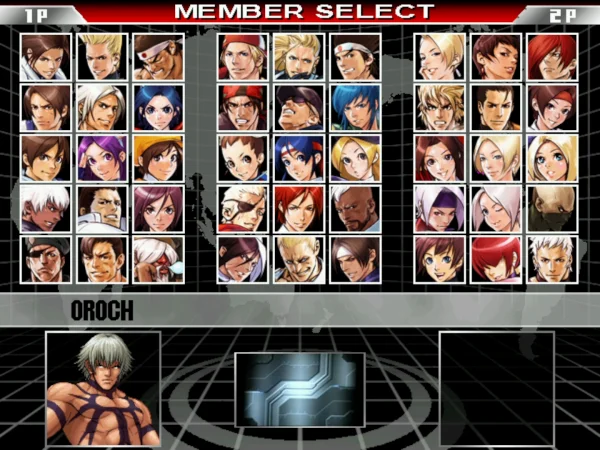Pick Vanessa's red-haired portrait
The width and height of the screenshot is (600, 450).
[x=298, y=208]
